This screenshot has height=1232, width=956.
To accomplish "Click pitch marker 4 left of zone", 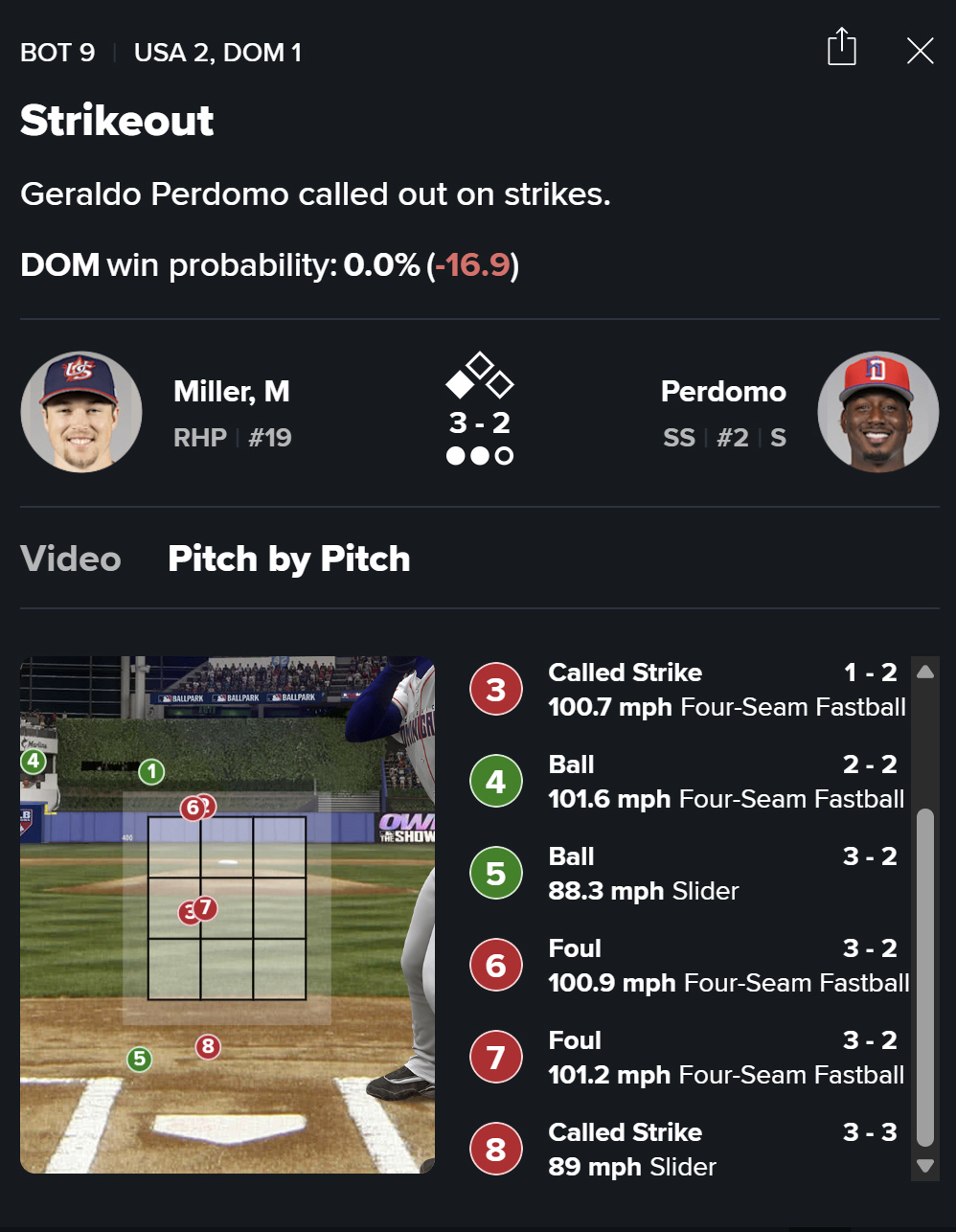I will [34, 762].
